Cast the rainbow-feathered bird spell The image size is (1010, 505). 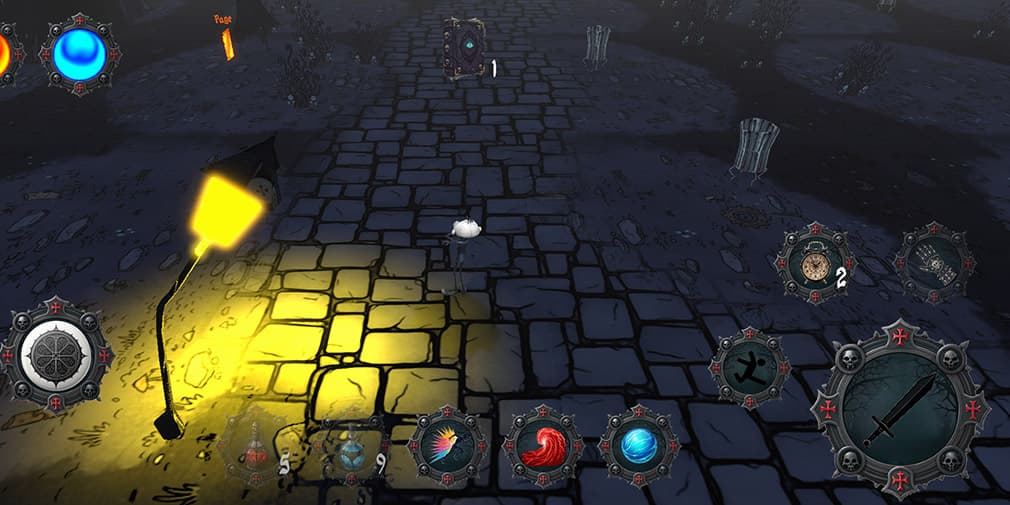tap(448, 447)
